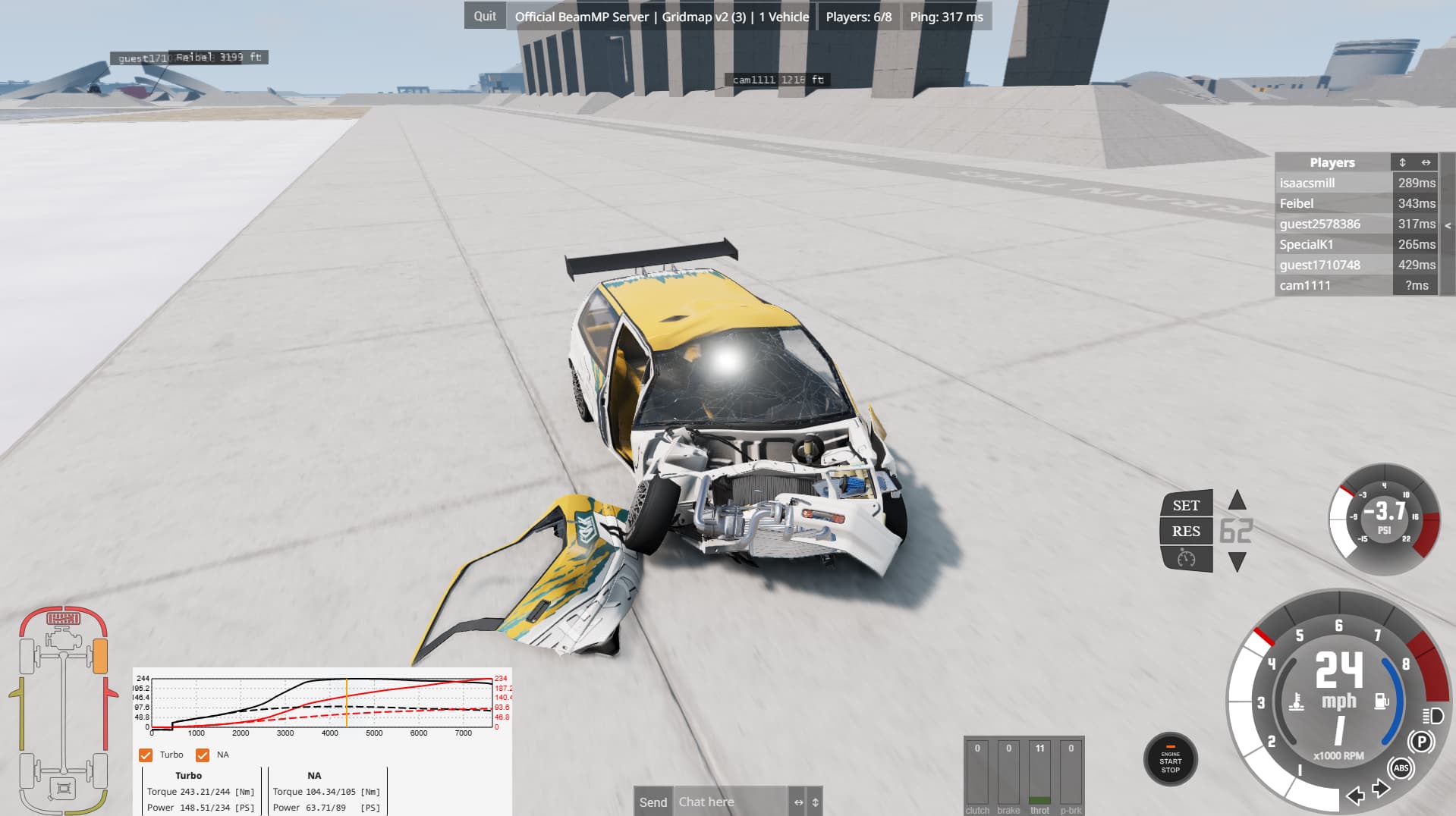Decrease cruise control target speed
Viewport: 1456px width, 816px height.
pos(1237,562)
